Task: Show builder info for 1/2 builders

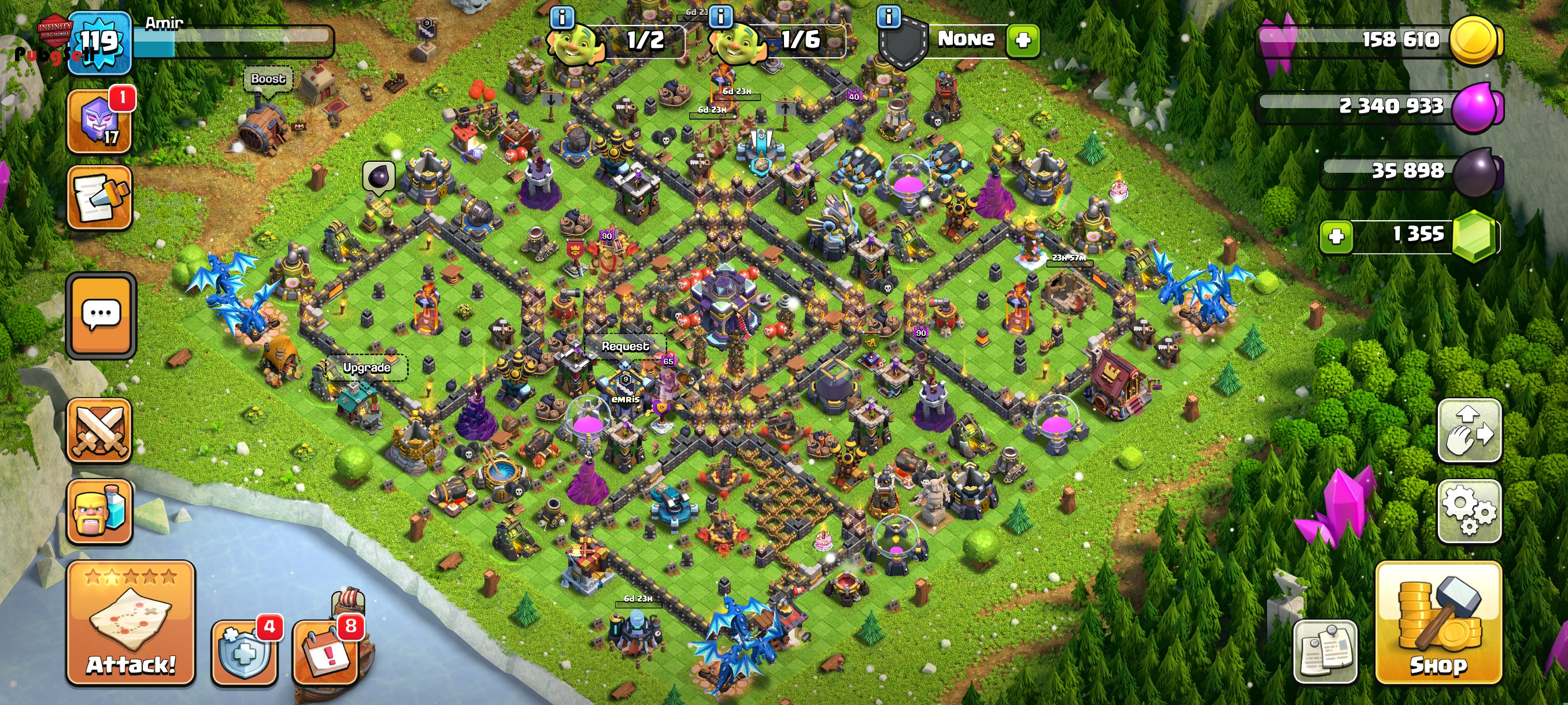Action: [562, 17]
